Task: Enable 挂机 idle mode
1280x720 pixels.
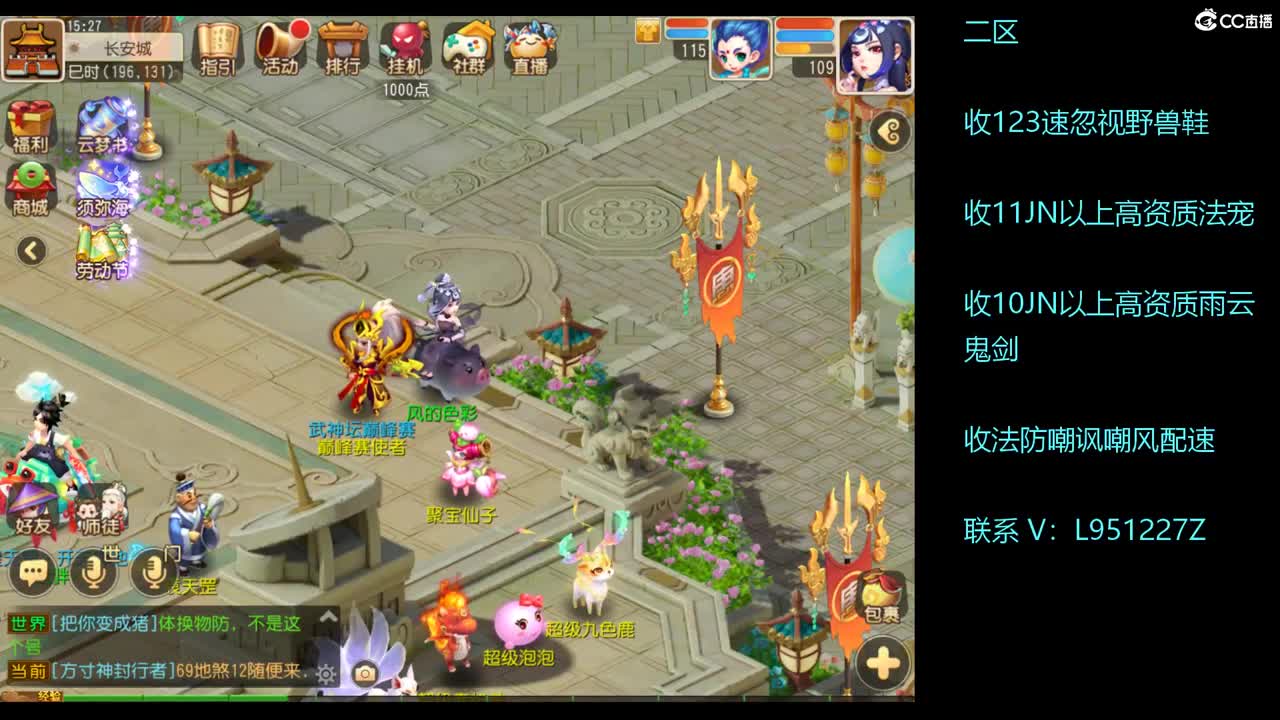Action: tap(407, 47)
